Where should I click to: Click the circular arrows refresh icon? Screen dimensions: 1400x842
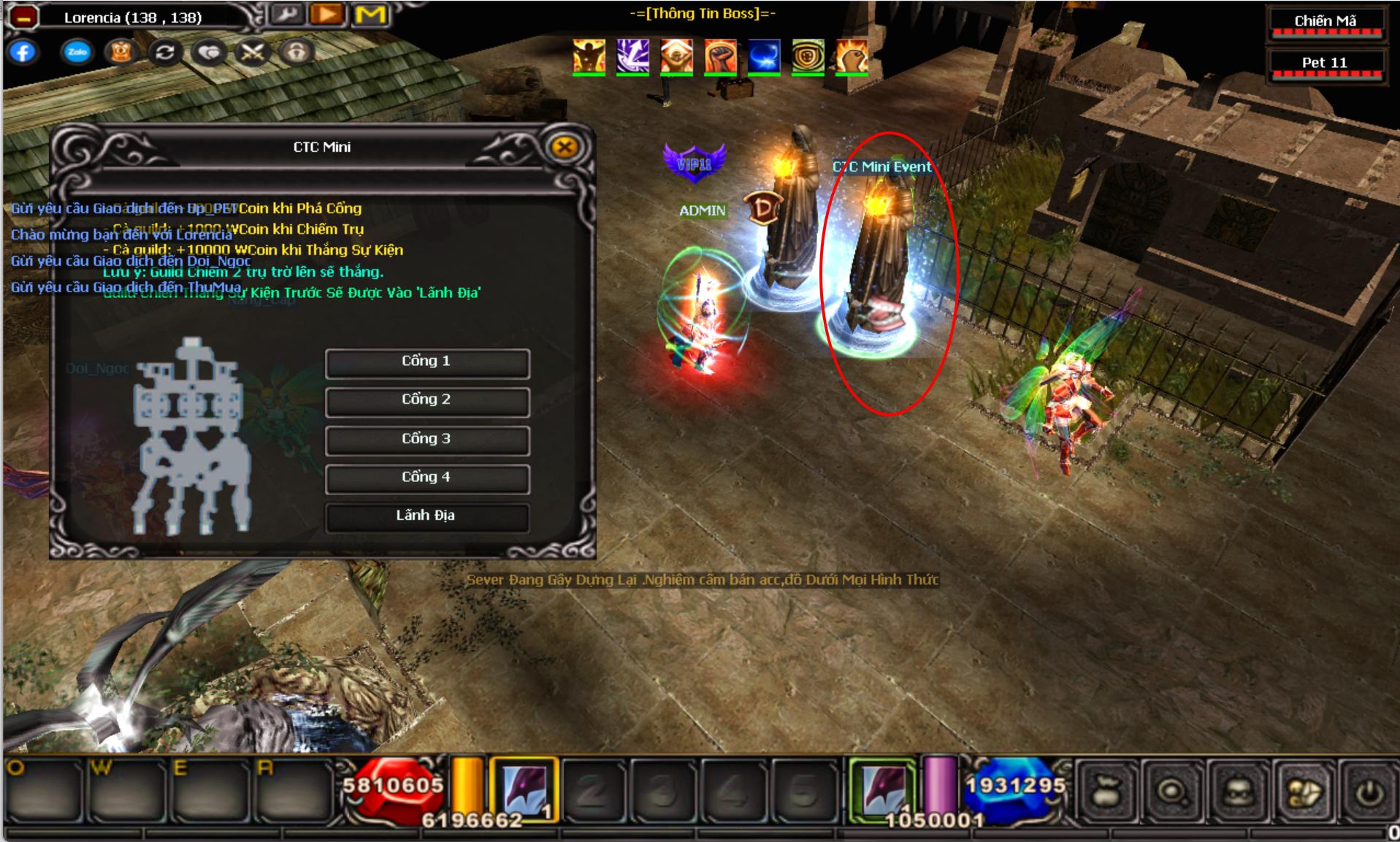pos(165,53)
